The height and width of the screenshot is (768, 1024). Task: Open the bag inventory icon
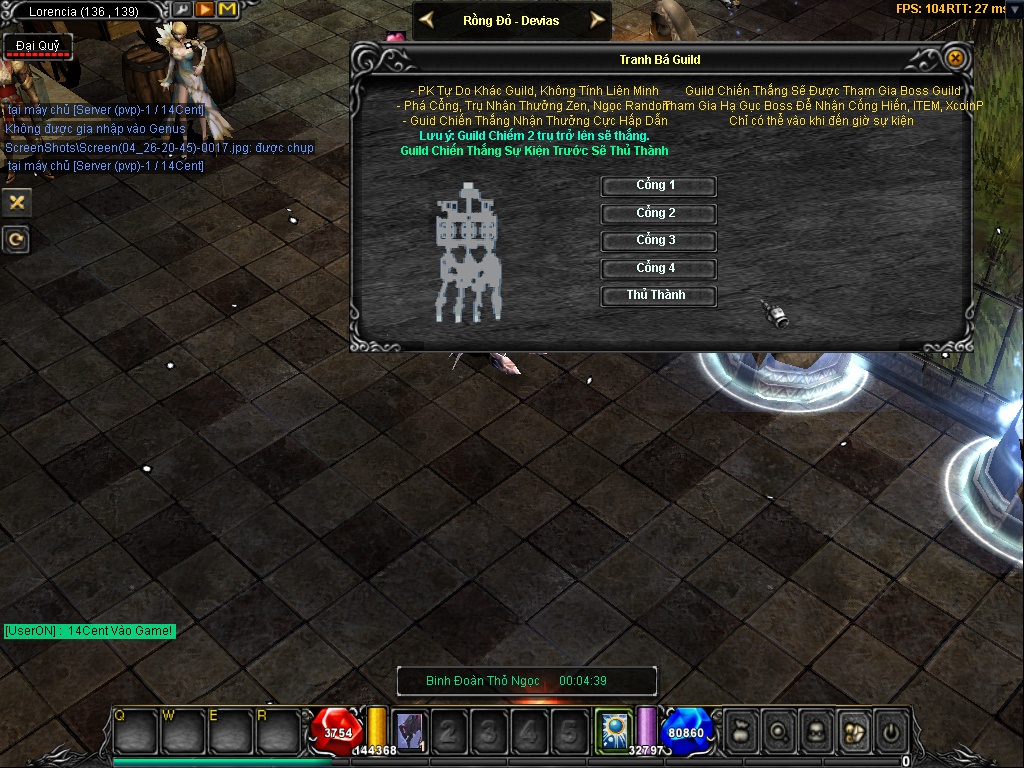[739, 732]
